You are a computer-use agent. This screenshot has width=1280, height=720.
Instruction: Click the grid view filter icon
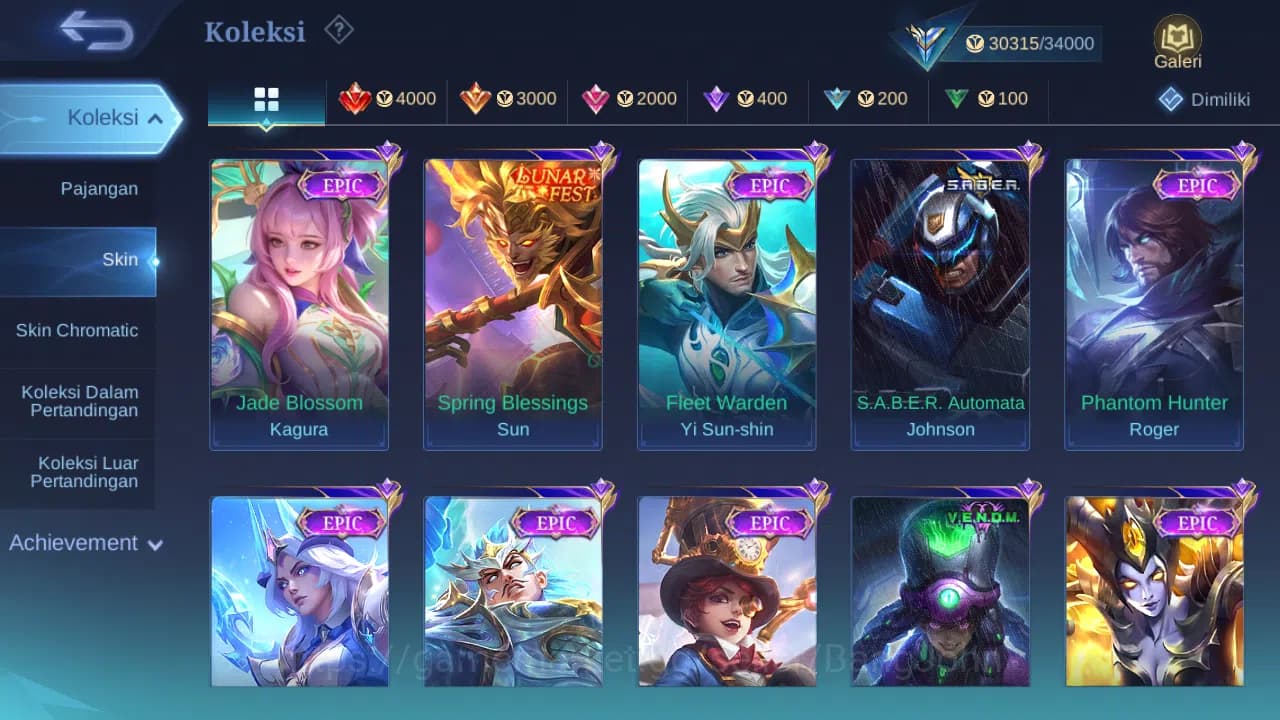pyautogui.click(x=265, y=99)
